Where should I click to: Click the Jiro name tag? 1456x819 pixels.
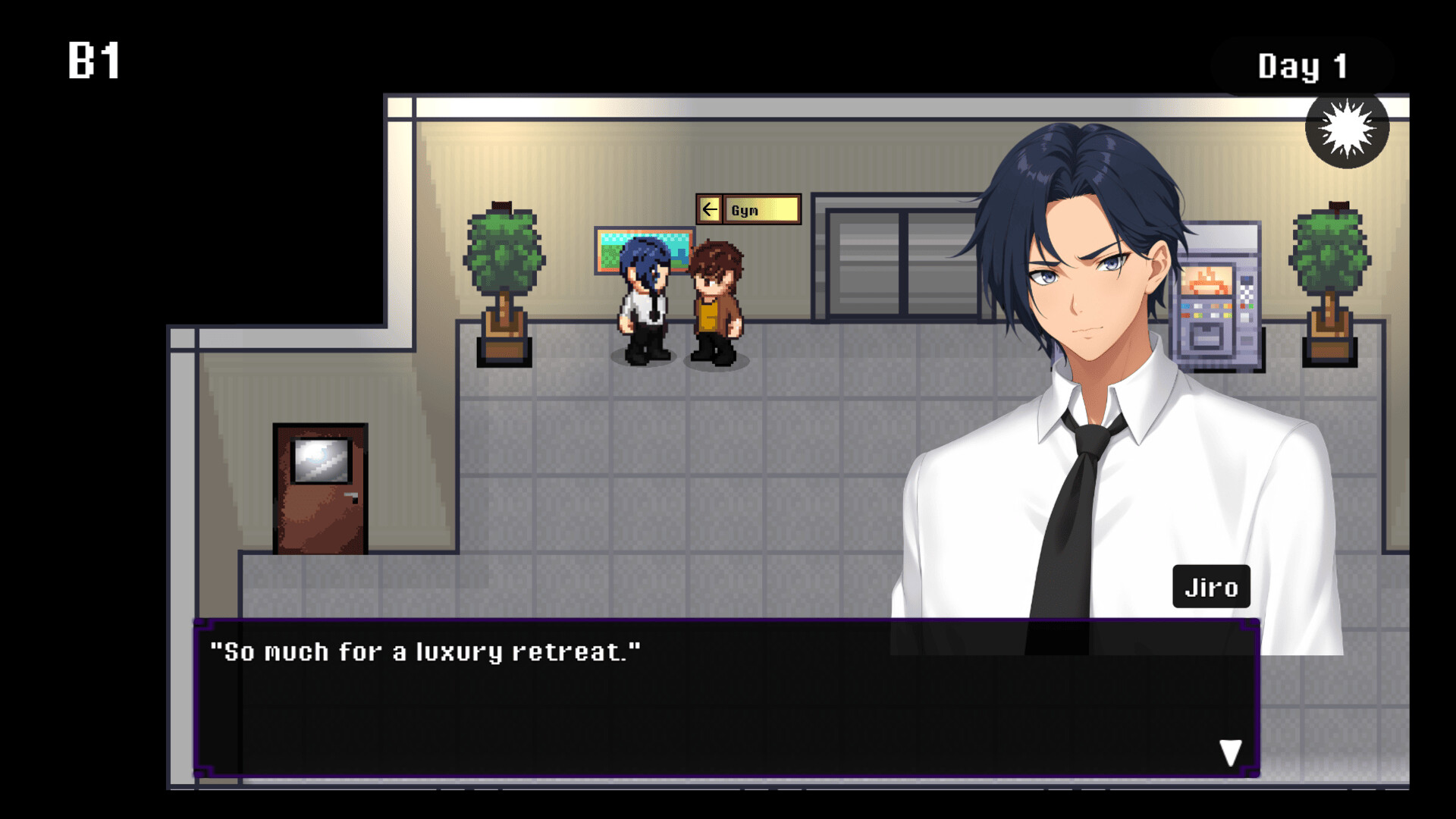(x=1211, y=586)
